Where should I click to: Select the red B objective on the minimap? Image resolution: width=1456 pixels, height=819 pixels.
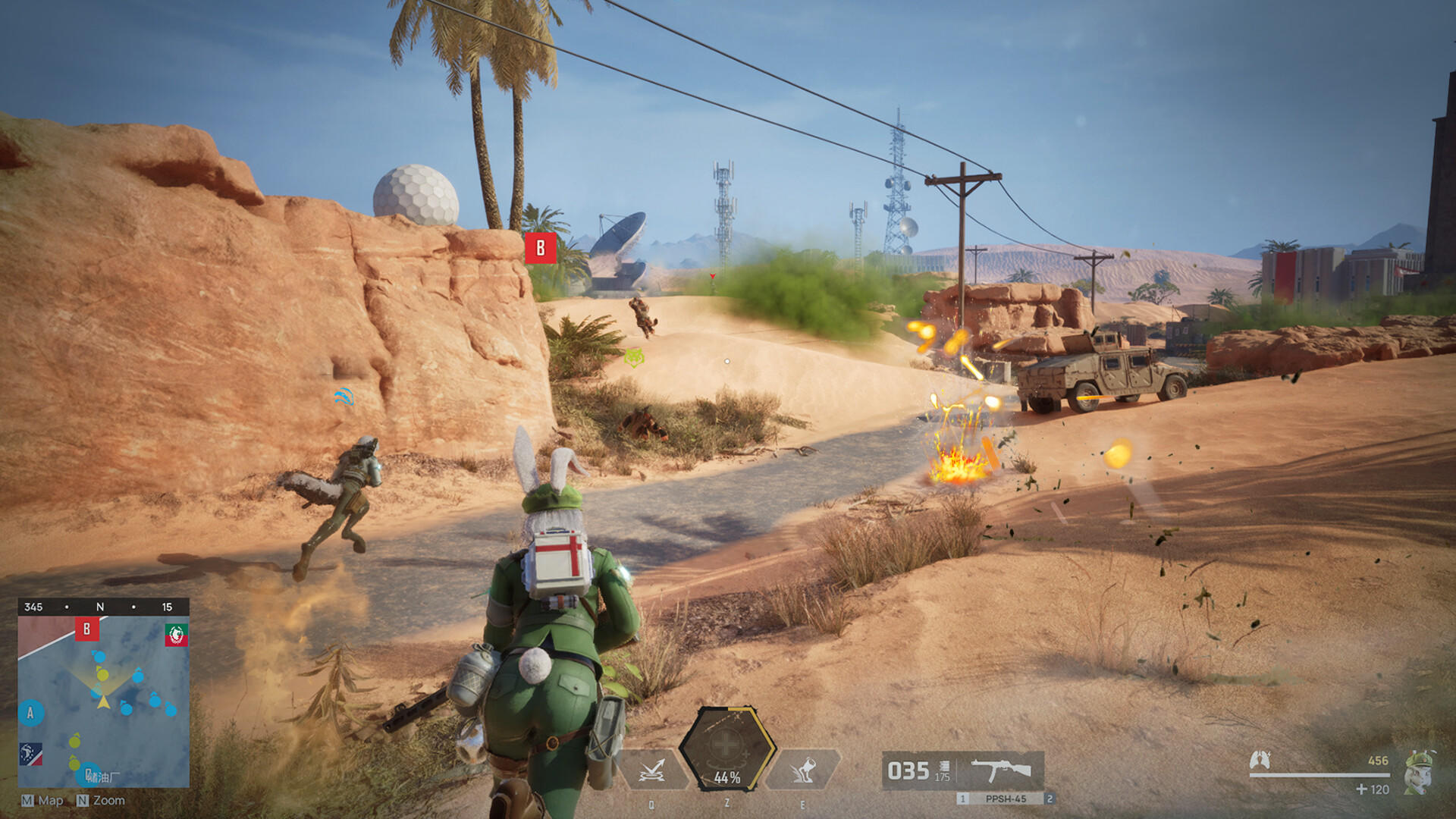(x=86, y=629)
